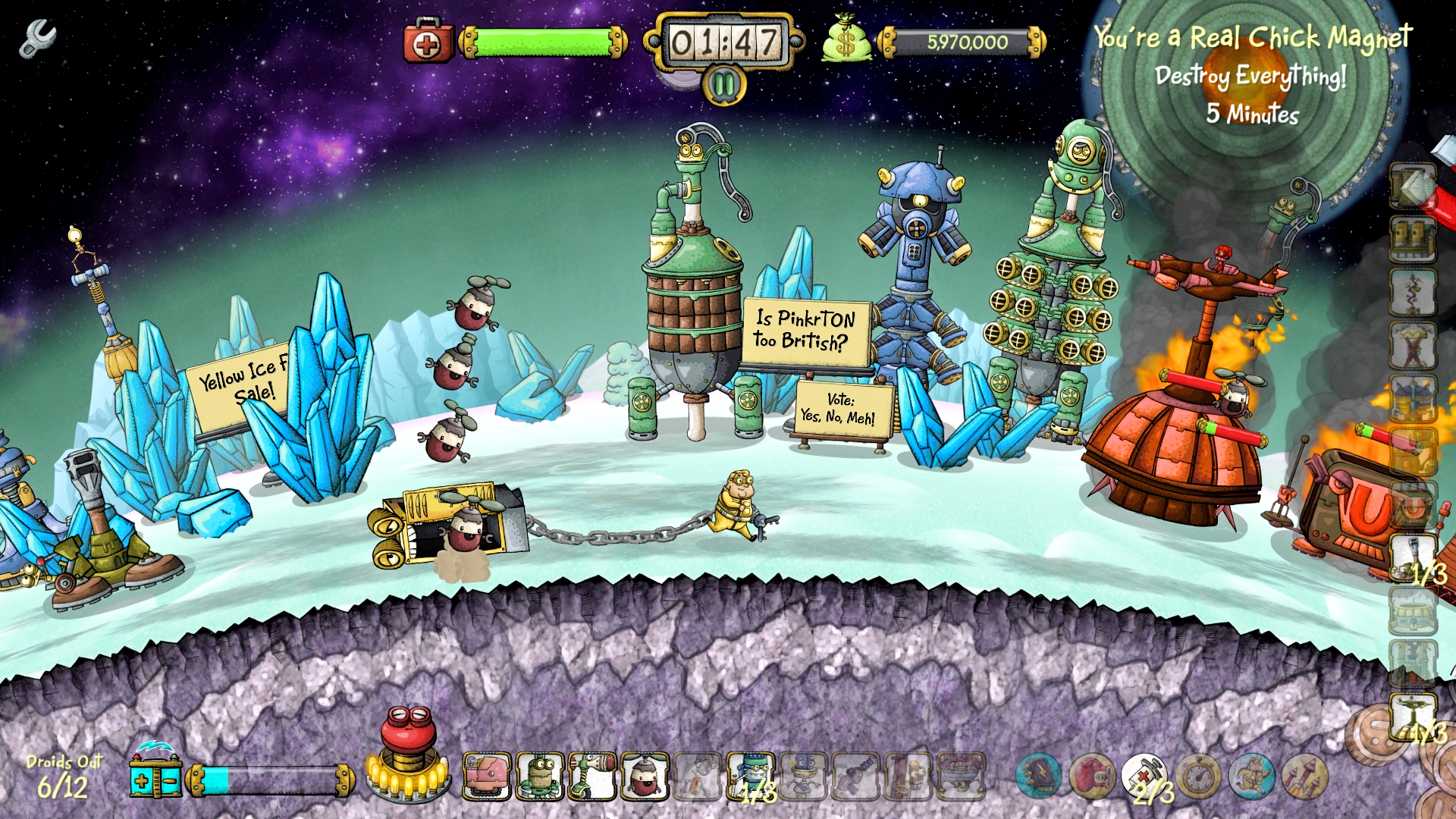
Task: Deploy the red propeller droid
Action: point(645,776)
